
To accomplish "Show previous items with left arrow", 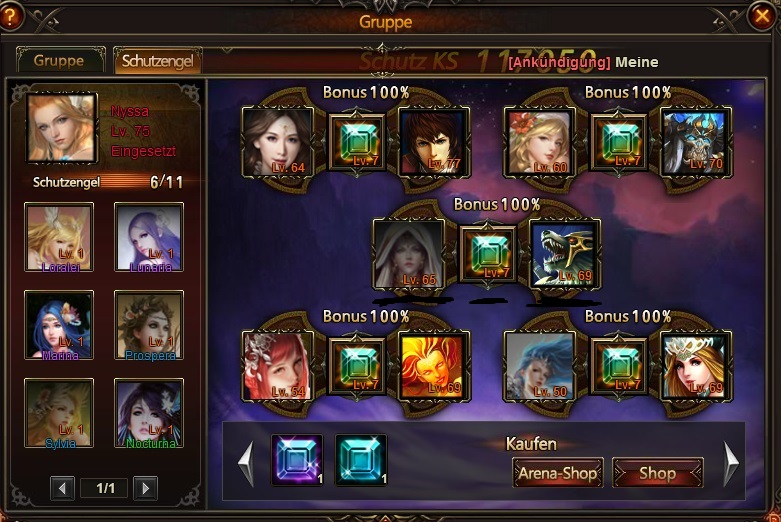I will click(244, 463).
